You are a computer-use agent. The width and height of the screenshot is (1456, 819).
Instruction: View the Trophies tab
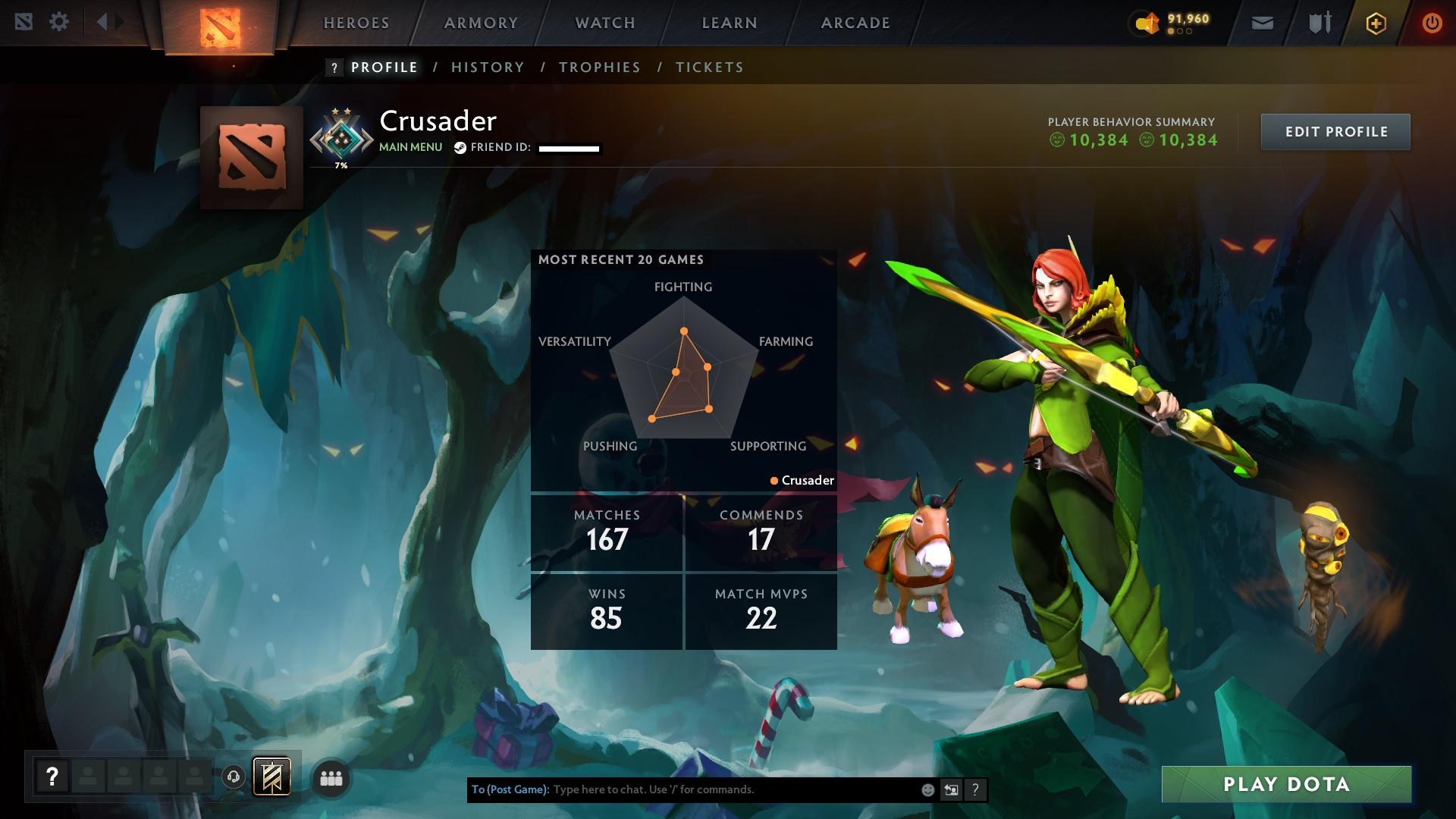tap(600, 67)
